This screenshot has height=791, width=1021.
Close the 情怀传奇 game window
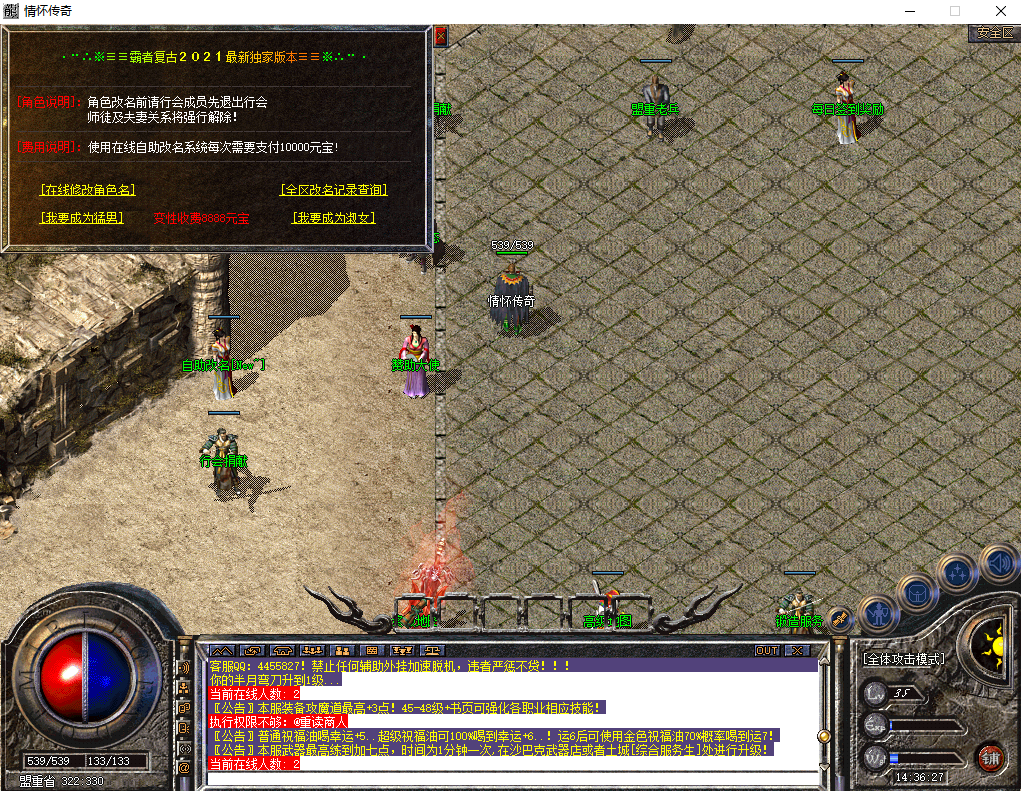click(x=1000, y=11)
